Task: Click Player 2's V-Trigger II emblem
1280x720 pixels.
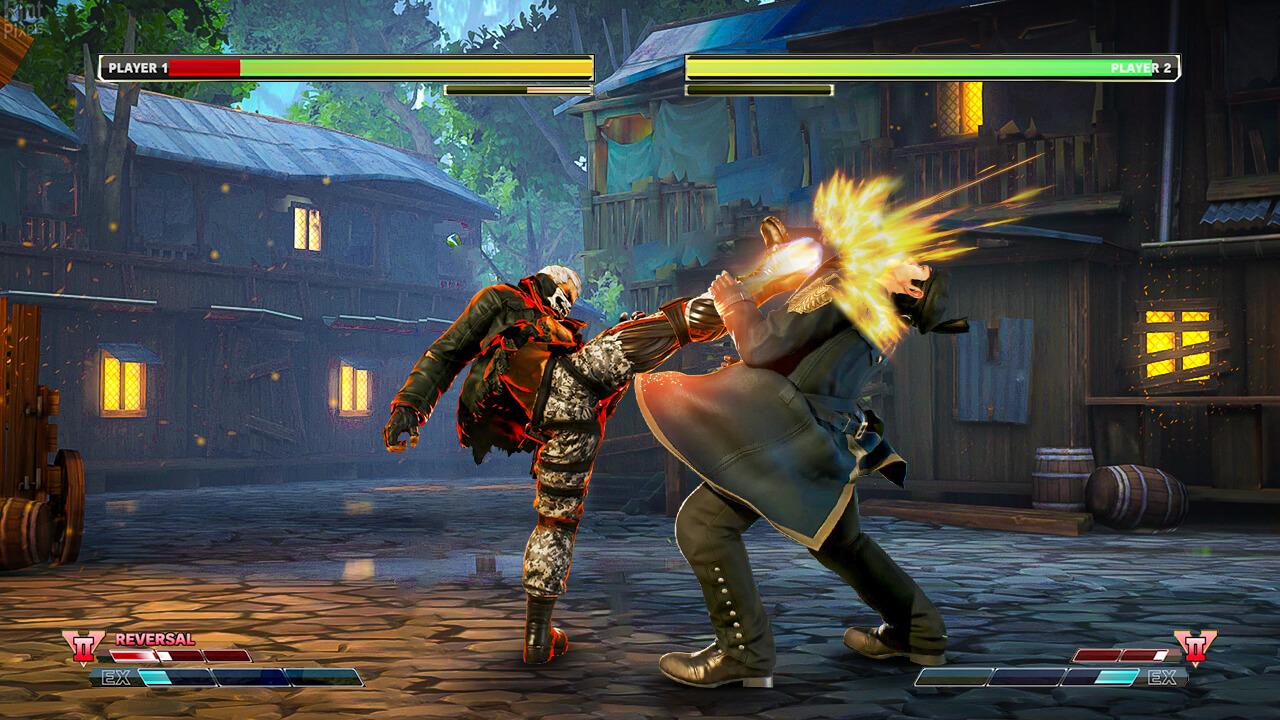Action: 1194,647
